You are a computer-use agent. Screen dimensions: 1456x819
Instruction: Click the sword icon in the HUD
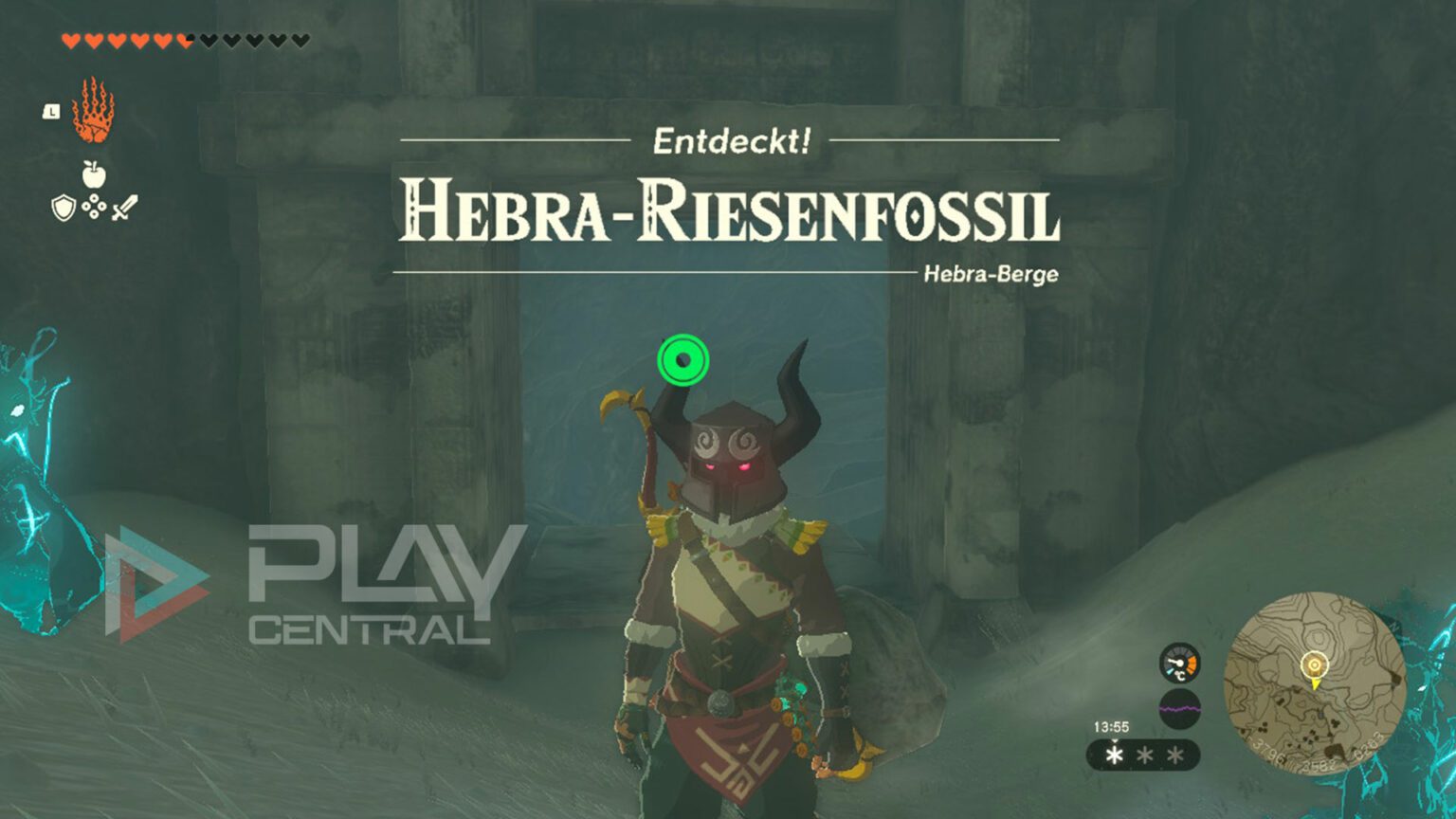tap(123, 208)
